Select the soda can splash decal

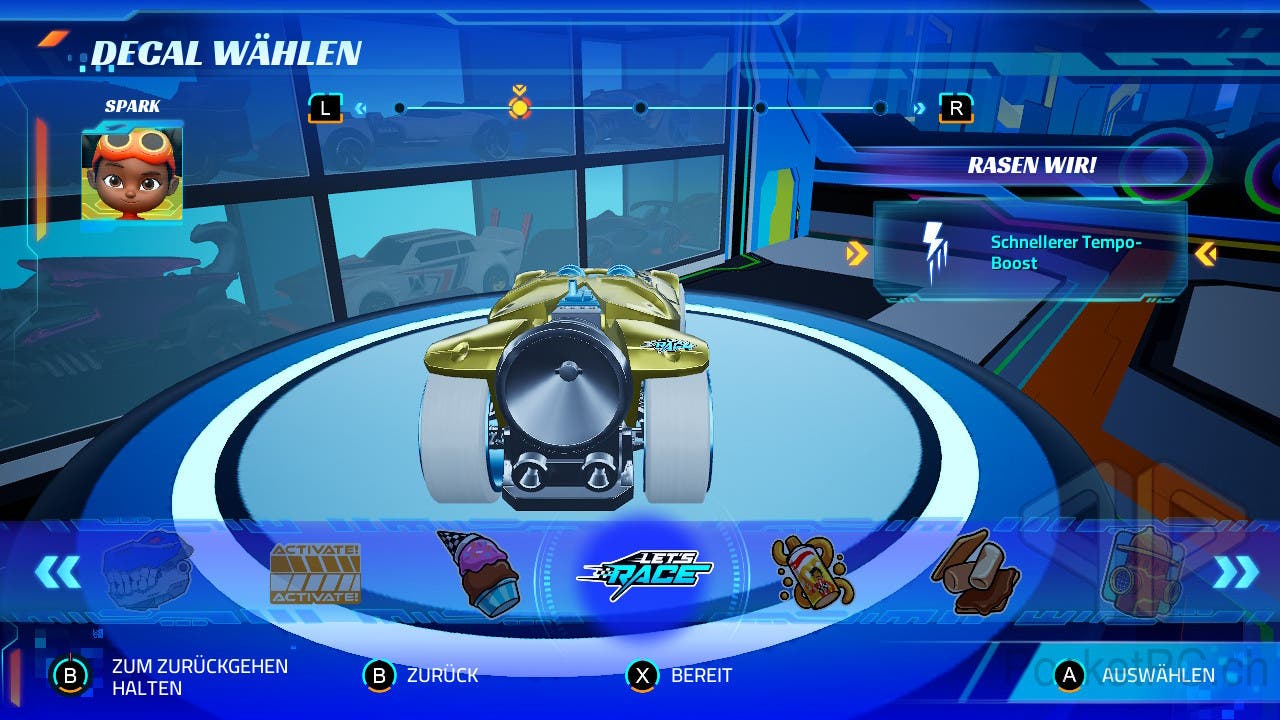(x=812, y=573)
